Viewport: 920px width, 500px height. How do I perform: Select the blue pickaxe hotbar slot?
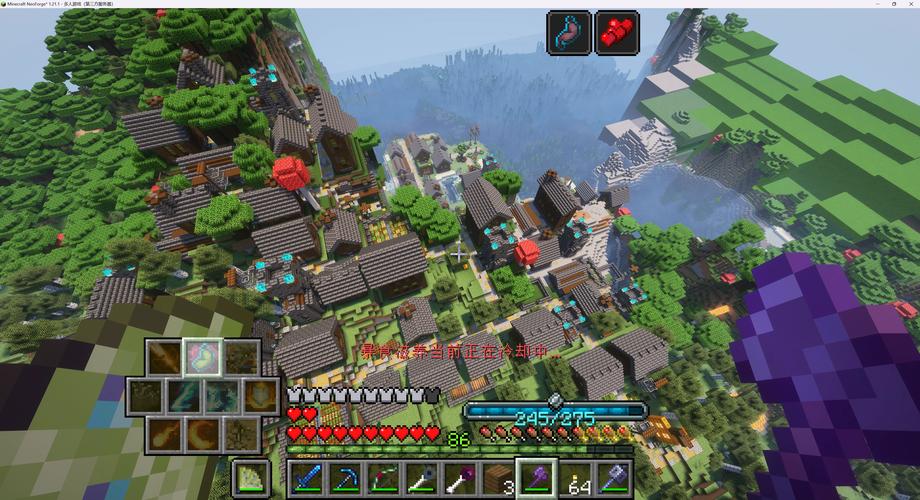[346, 479]
